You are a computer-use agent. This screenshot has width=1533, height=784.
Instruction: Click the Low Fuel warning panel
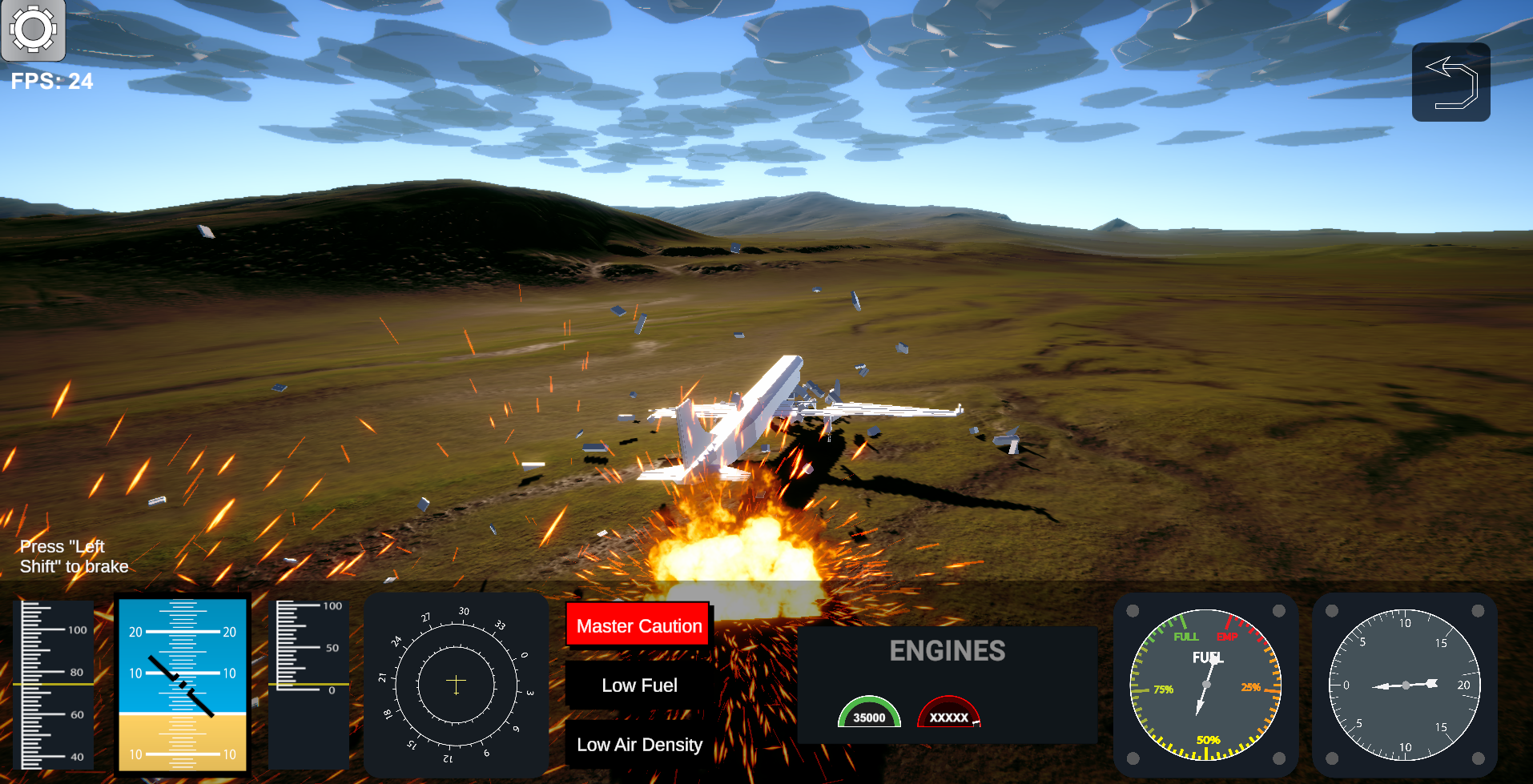tap(638, 685)
